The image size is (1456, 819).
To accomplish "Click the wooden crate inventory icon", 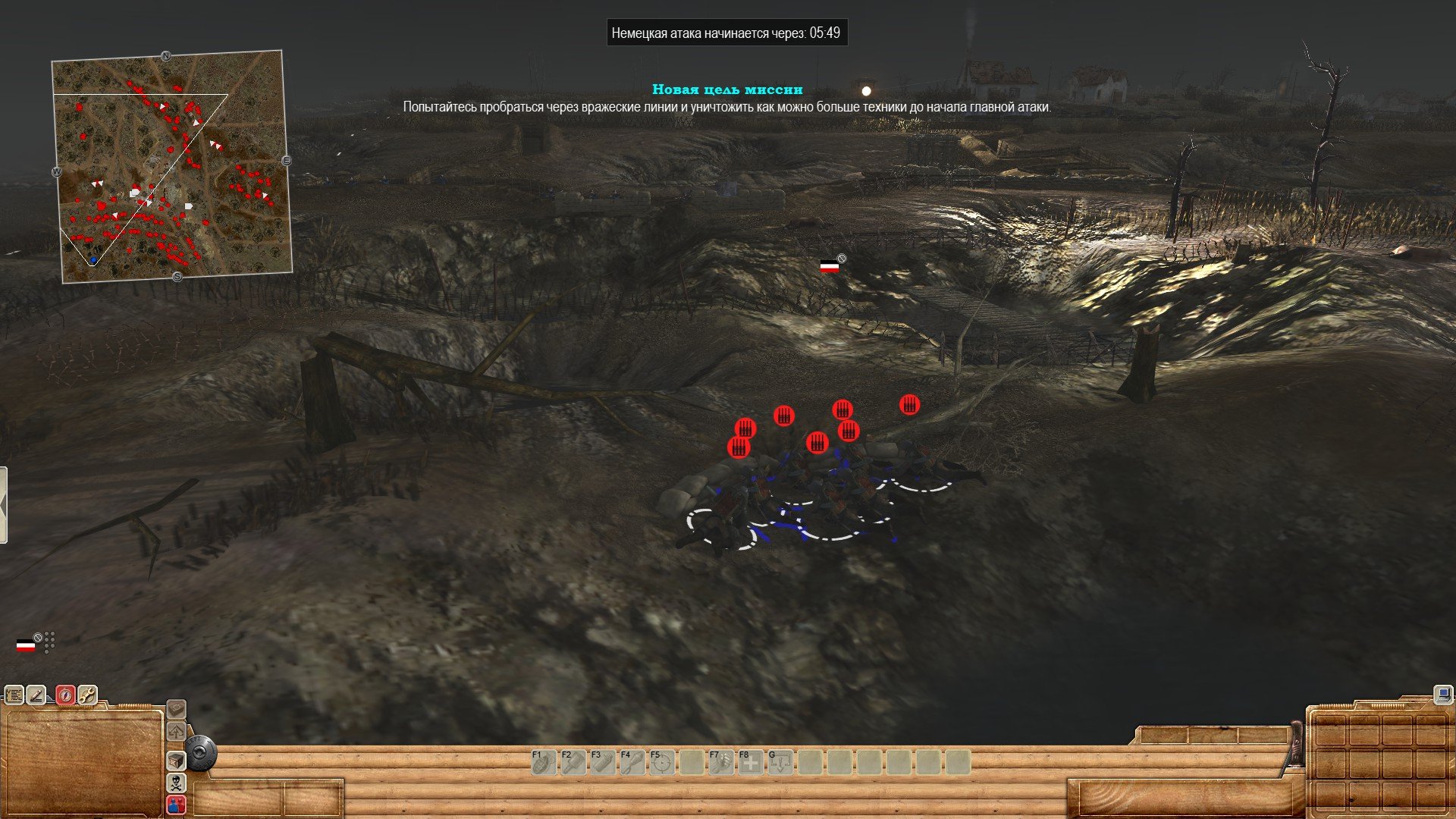I will (x=176, y=761).
